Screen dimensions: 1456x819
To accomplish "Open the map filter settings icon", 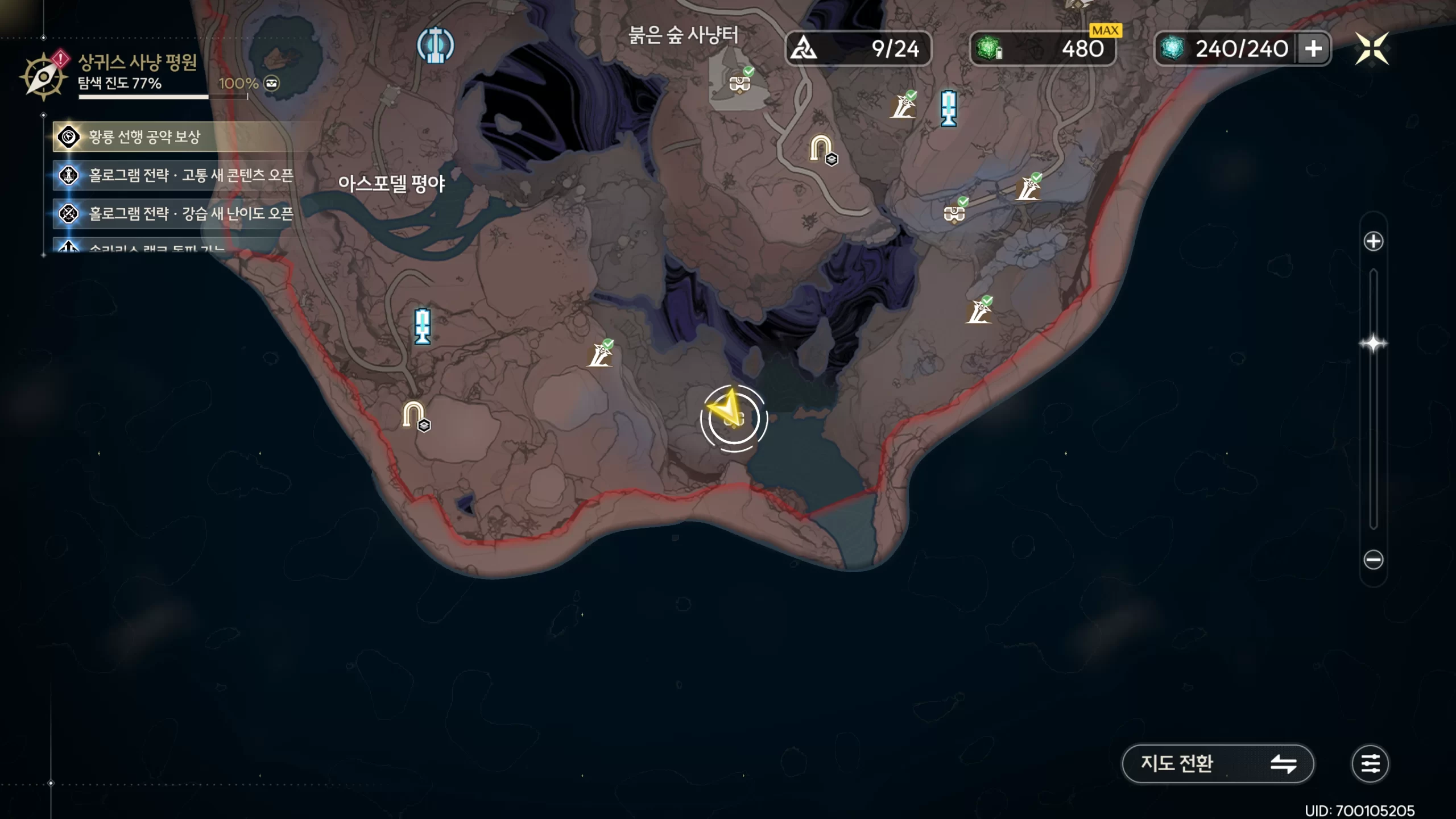I will click(x=1370, y=763).
